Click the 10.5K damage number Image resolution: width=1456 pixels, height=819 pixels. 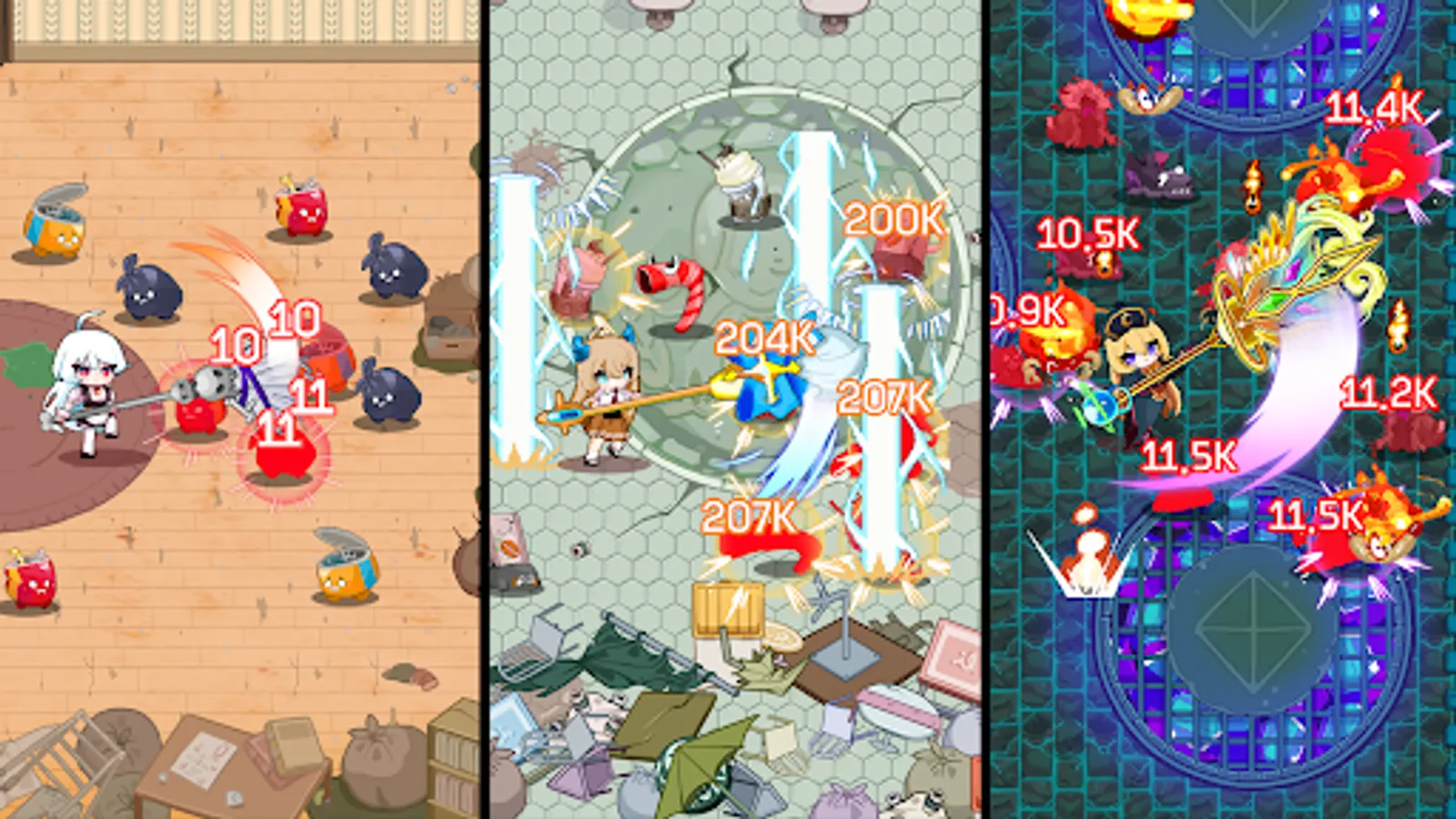click(x=1087, y=232)
